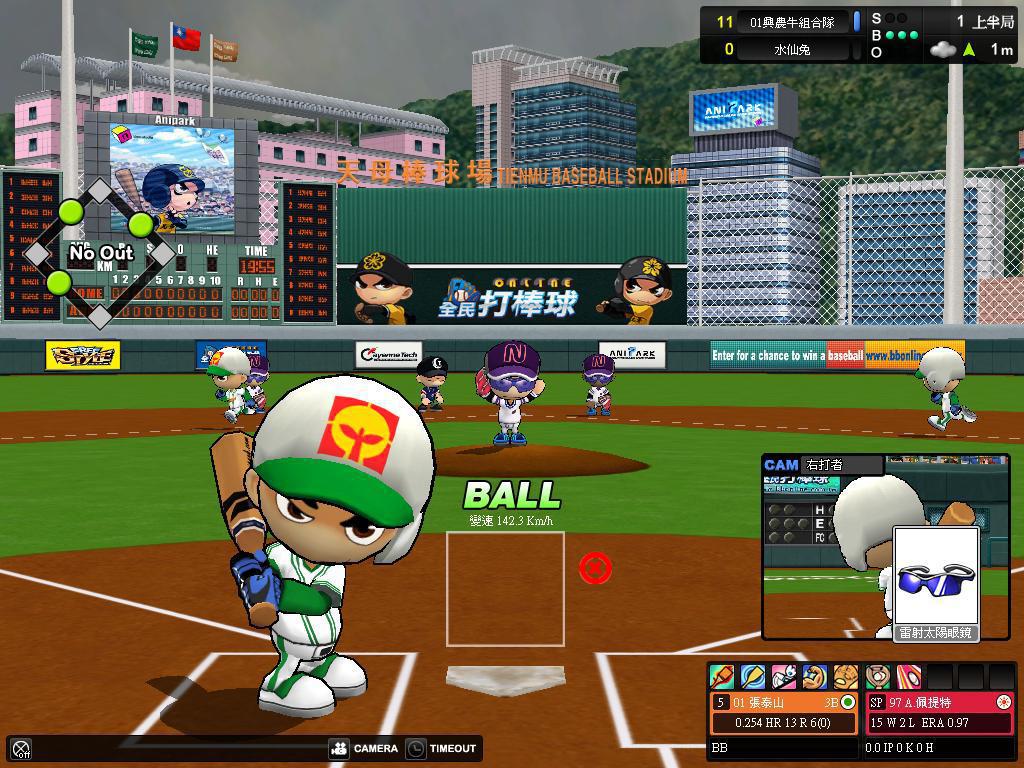Click the base runner diamond display
The image size is (1024, 768).
point(100,253)
